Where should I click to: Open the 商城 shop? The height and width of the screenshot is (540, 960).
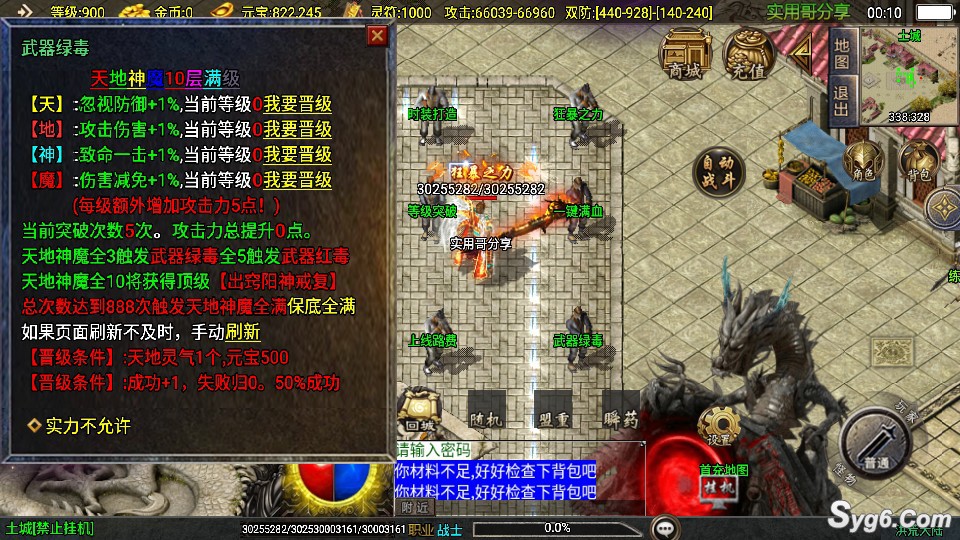tap(686, 55)
